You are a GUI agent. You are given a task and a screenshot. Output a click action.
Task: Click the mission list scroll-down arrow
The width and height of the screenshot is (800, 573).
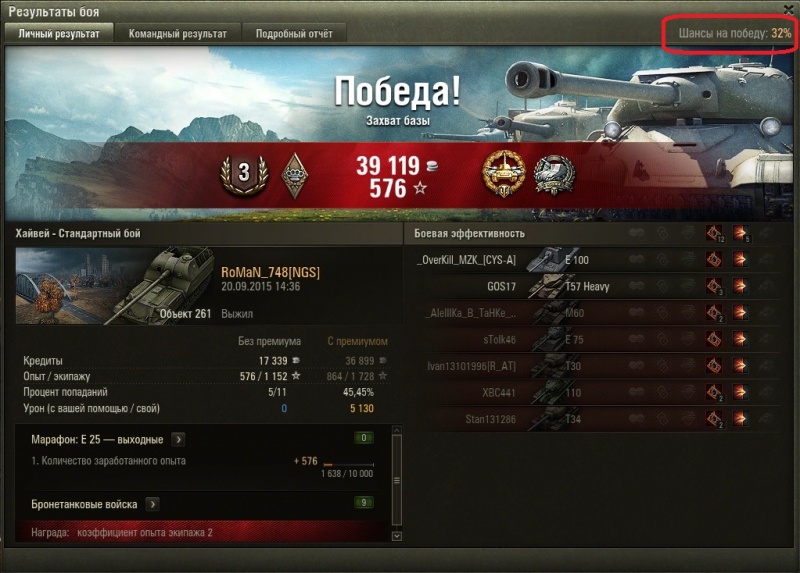(x=397, y=536)
